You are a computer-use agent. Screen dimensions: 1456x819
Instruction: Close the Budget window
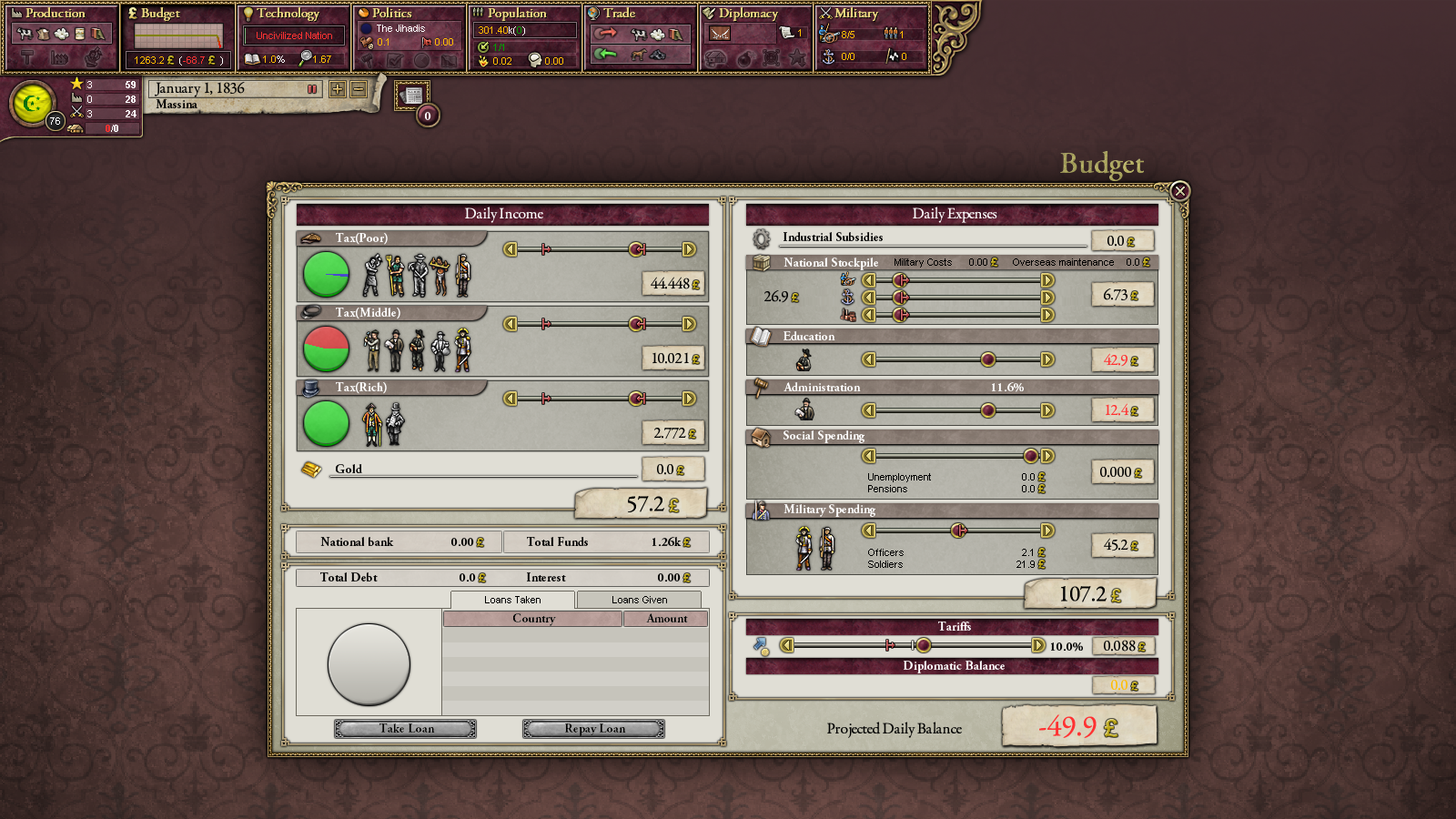click(1180, 191)
